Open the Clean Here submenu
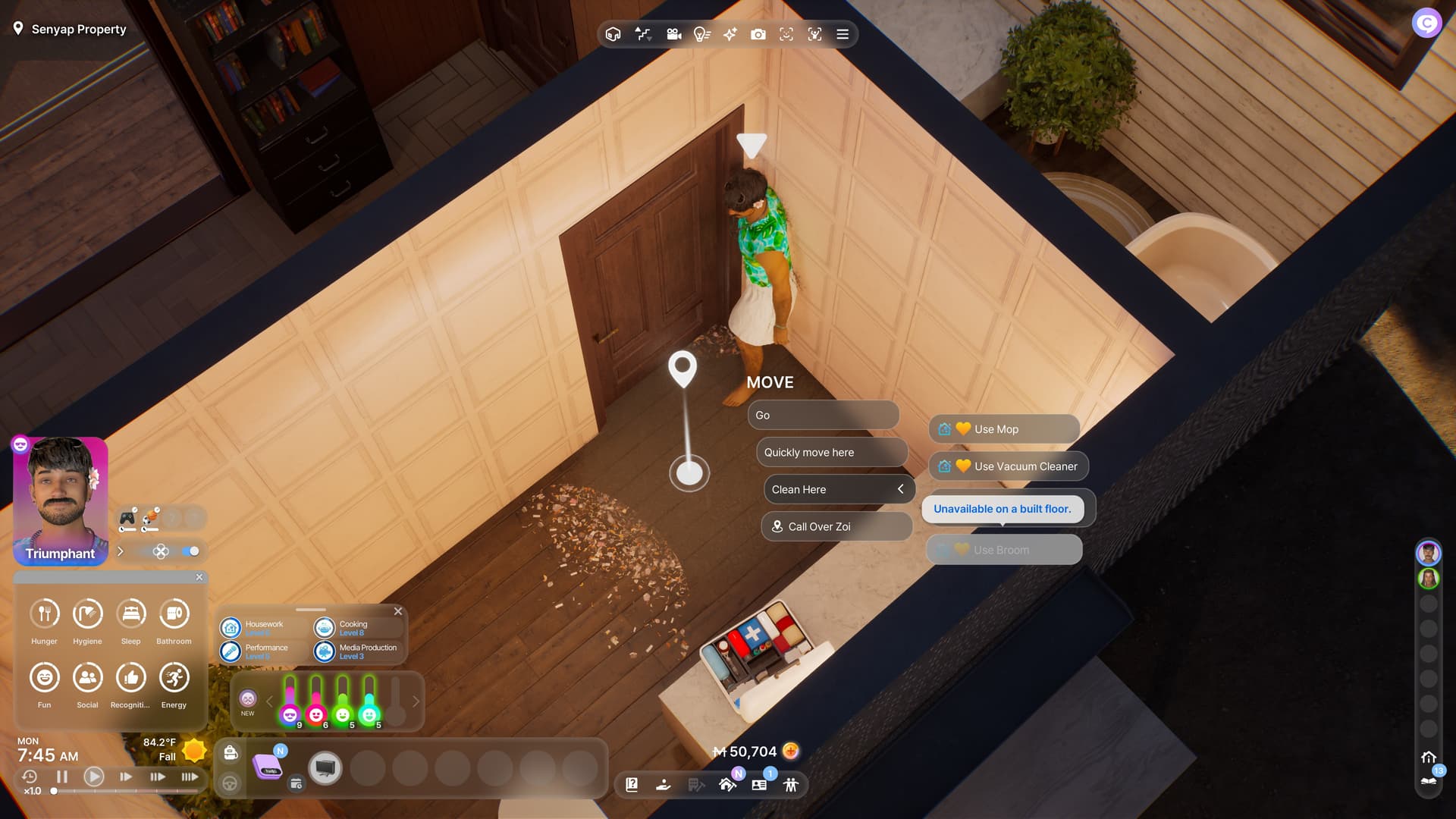The height and width of the screenshot is (819, 1456). 838,490
